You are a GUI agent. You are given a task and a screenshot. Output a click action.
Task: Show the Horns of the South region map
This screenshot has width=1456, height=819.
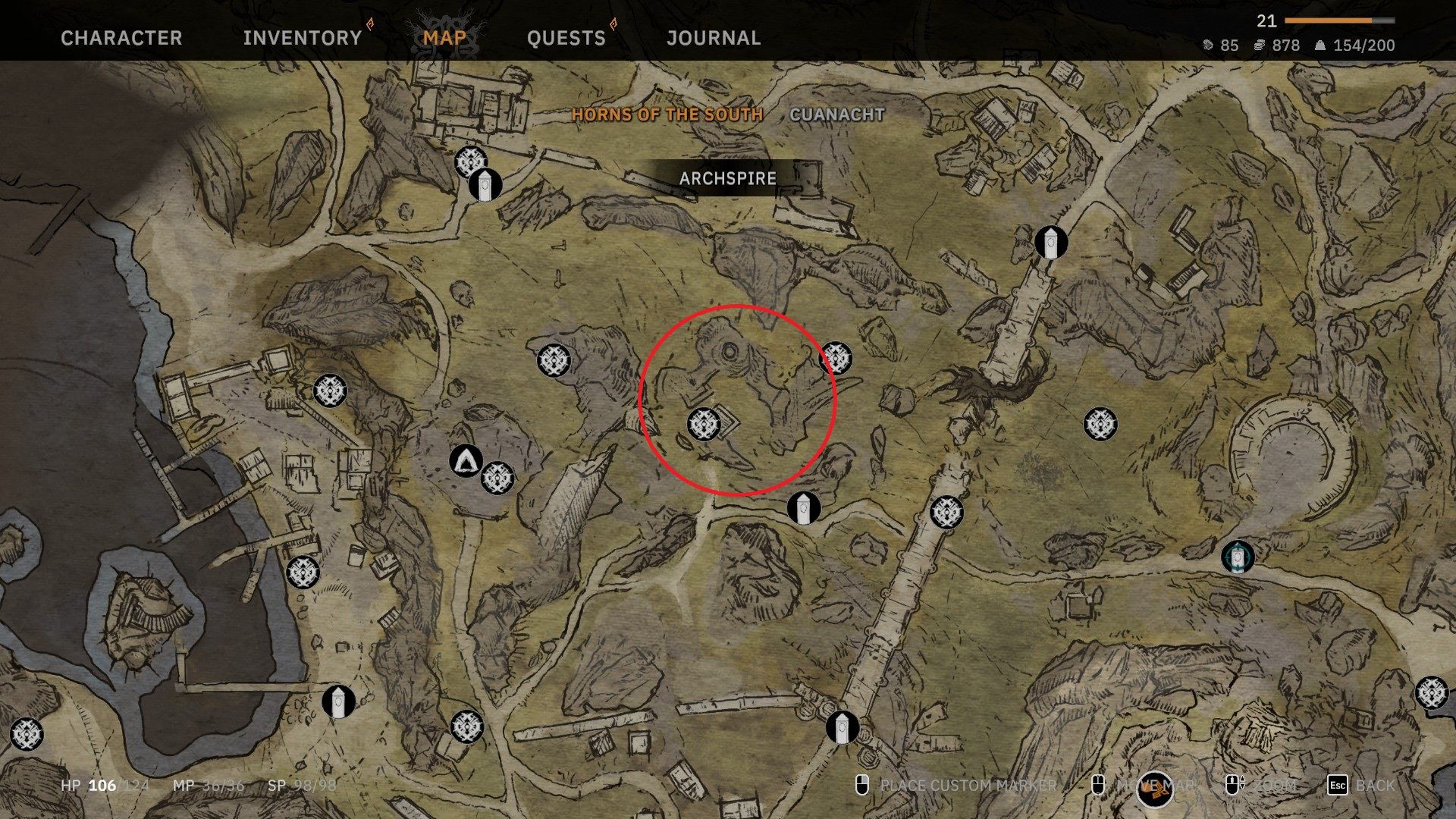pos(667,115)
